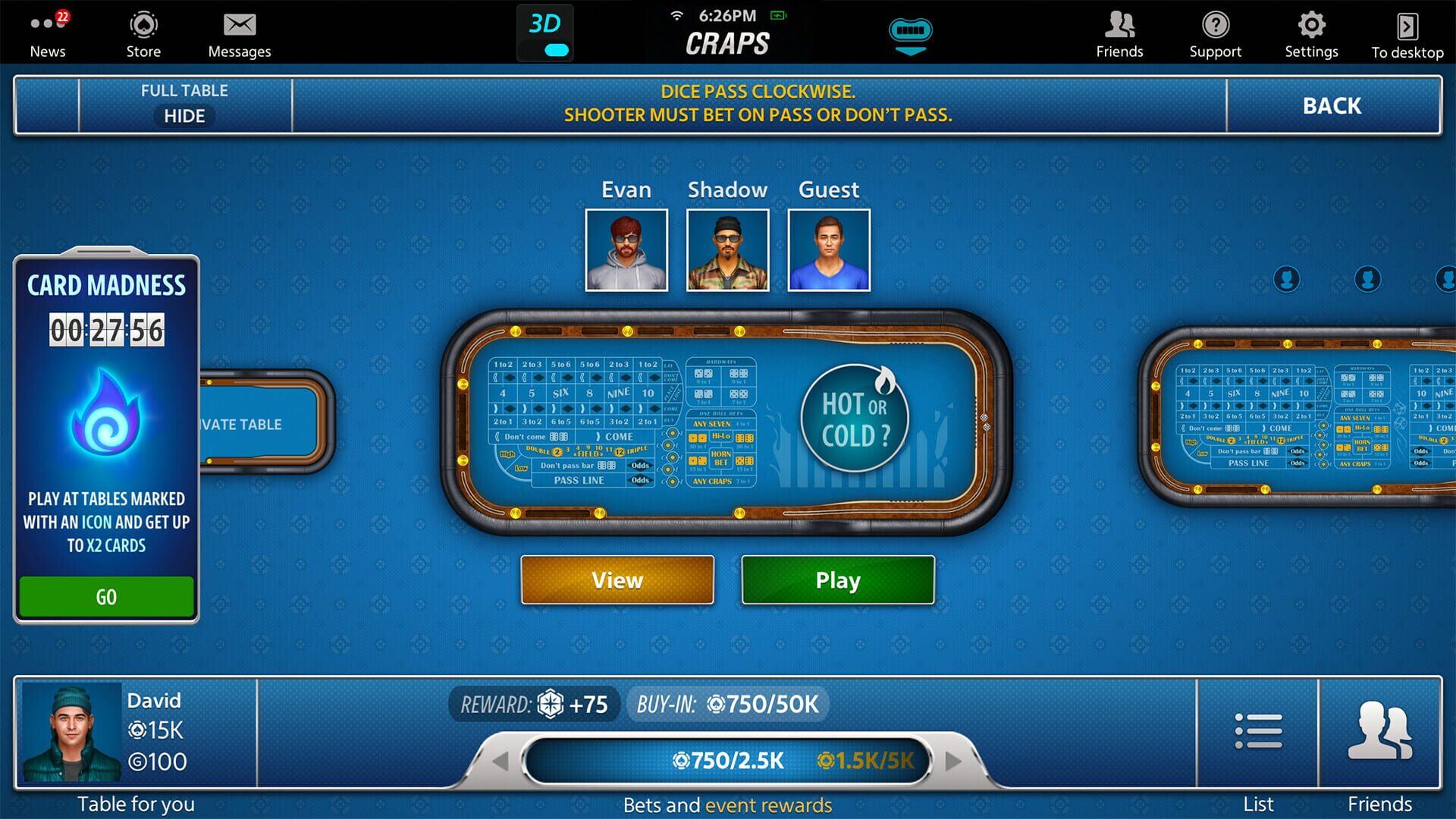Screen dimensions: 1456x819
Task: Open the in-game Store
Action: click(143, 34)
